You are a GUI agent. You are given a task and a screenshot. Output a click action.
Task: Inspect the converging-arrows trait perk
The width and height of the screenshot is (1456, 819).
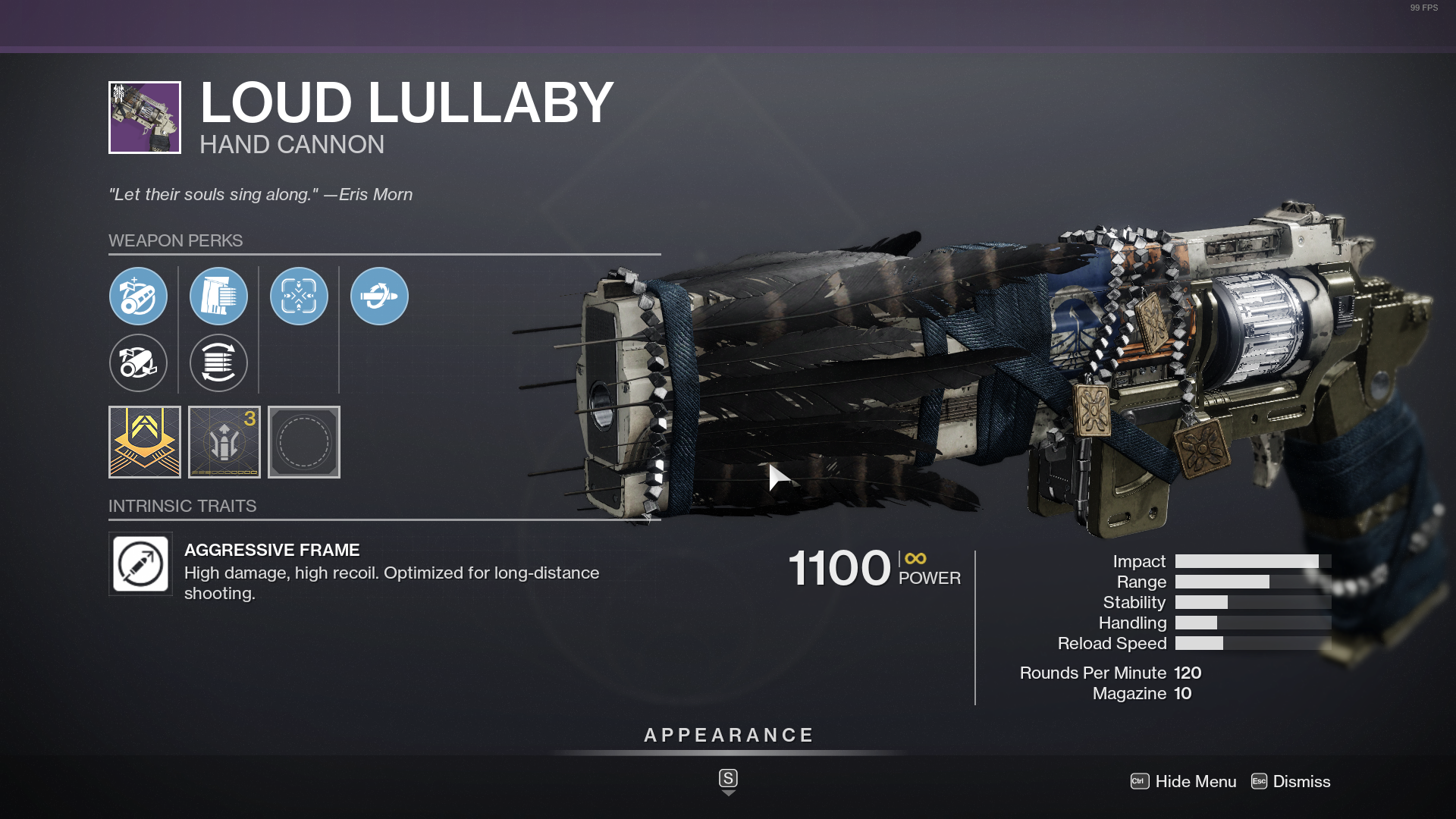[x=299, y=297]
